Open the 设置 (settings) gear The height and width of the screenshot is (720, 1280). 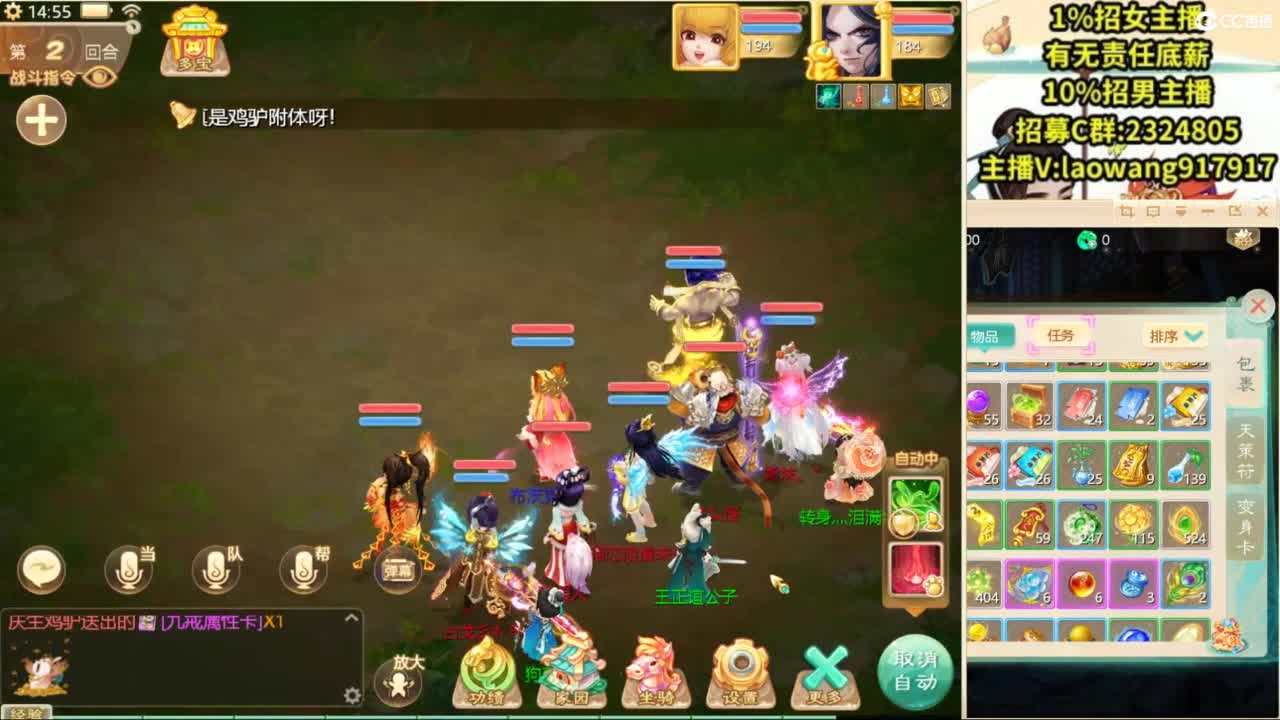tap(740, 675)
